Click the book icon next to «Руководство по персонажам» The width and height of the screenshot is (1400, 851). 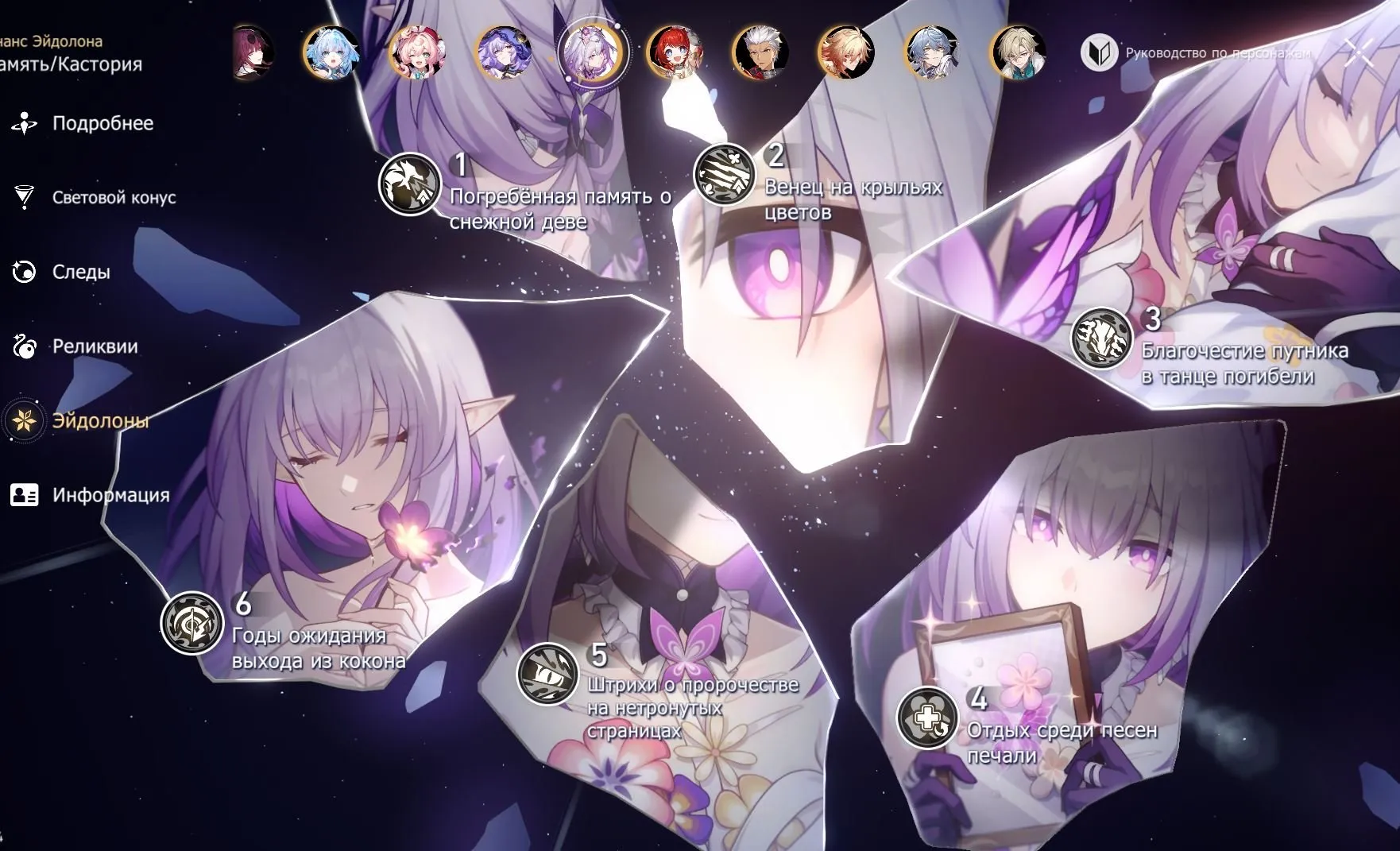click(x=1100, y=49)
